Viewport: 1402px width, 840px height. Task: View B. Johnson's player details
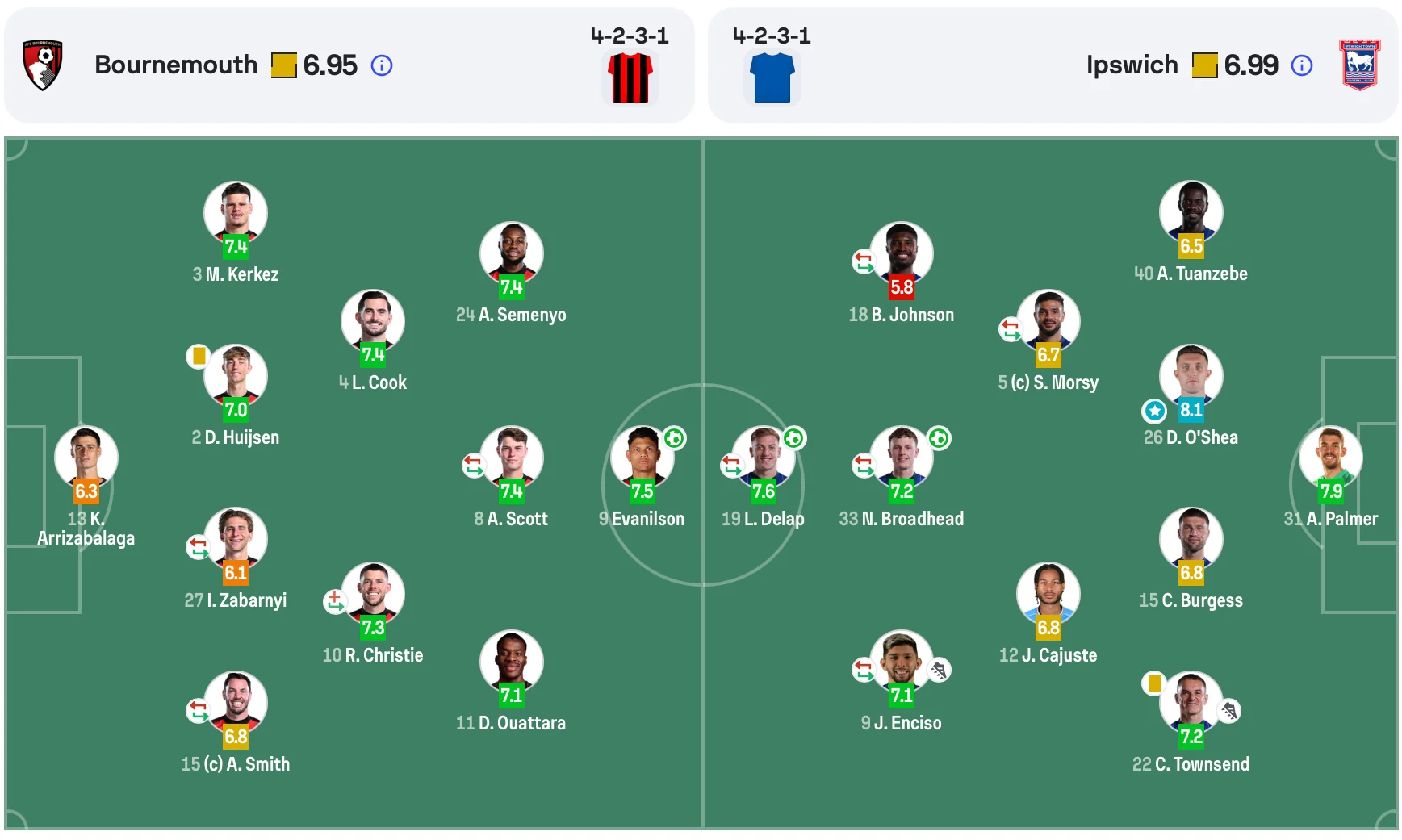click(902, 254)
